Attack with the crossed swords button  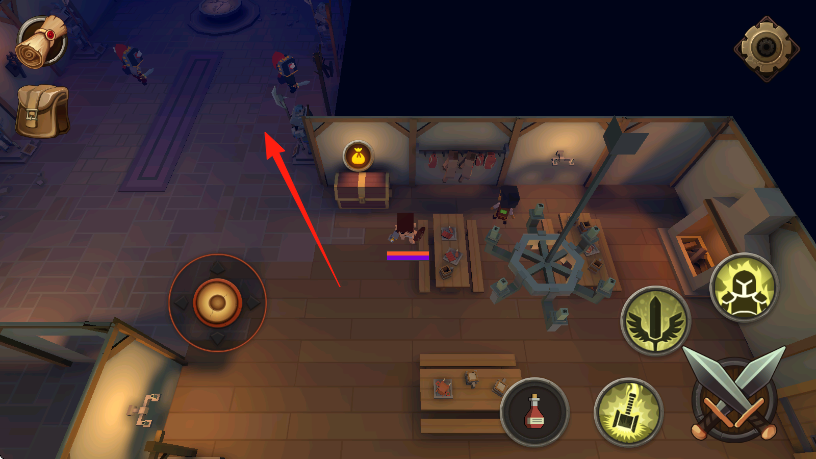pyautogui.click(x=736, y=396)
